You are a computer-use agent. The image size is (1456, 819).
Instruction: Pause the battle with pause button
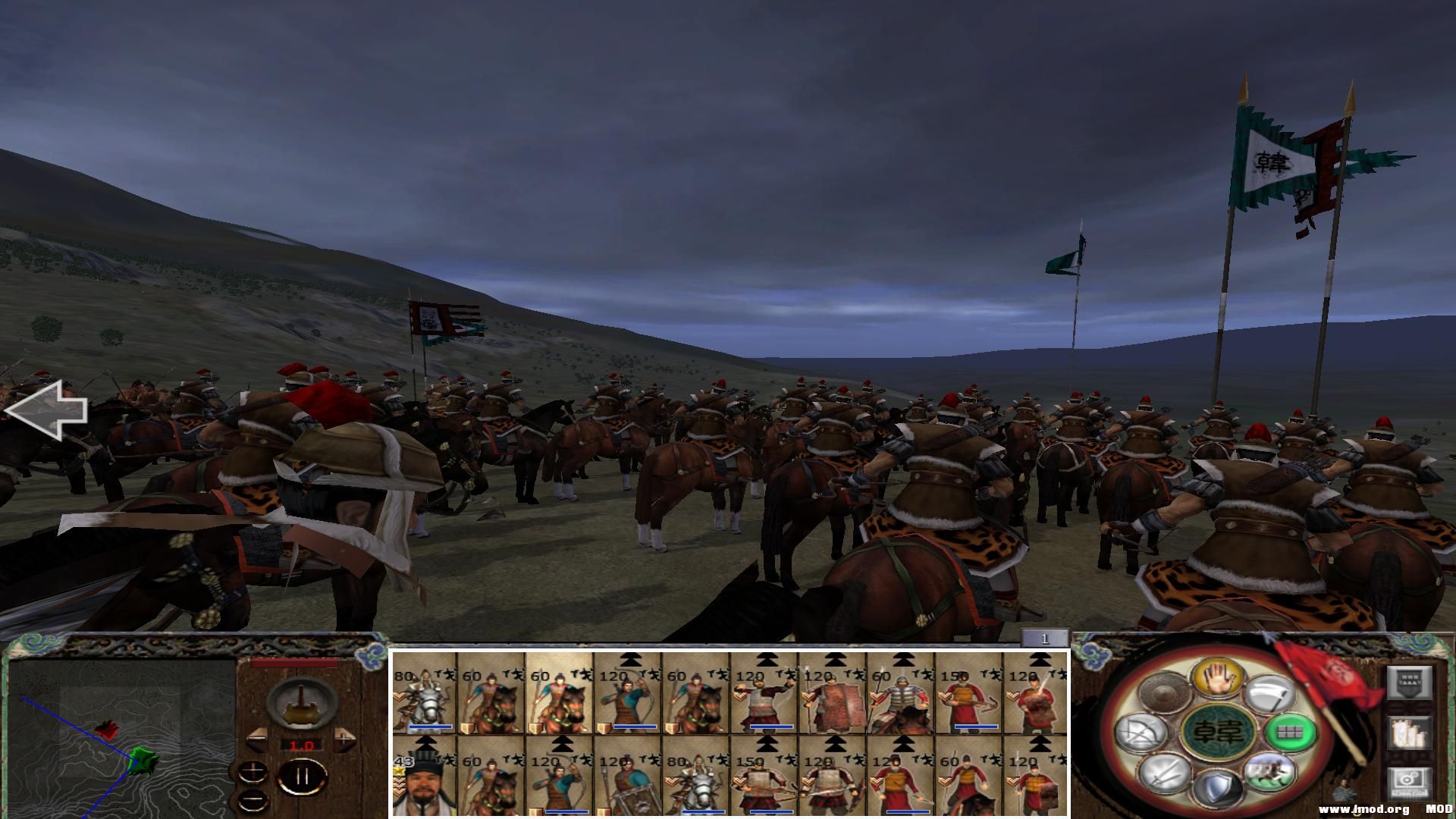coord(302,777)
